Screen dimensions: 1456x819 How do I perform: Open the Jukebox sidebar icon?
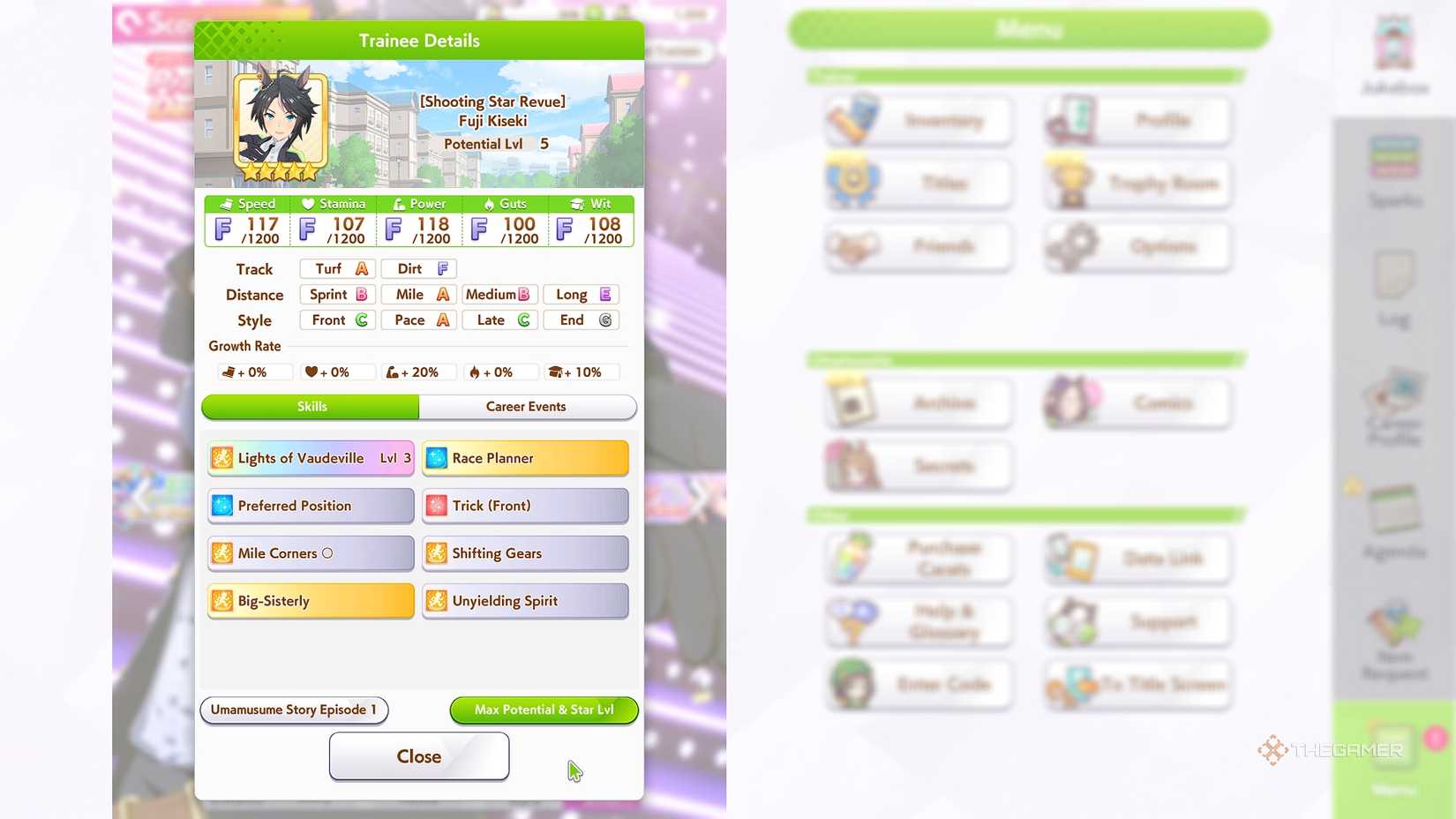tap(1392, 55)
